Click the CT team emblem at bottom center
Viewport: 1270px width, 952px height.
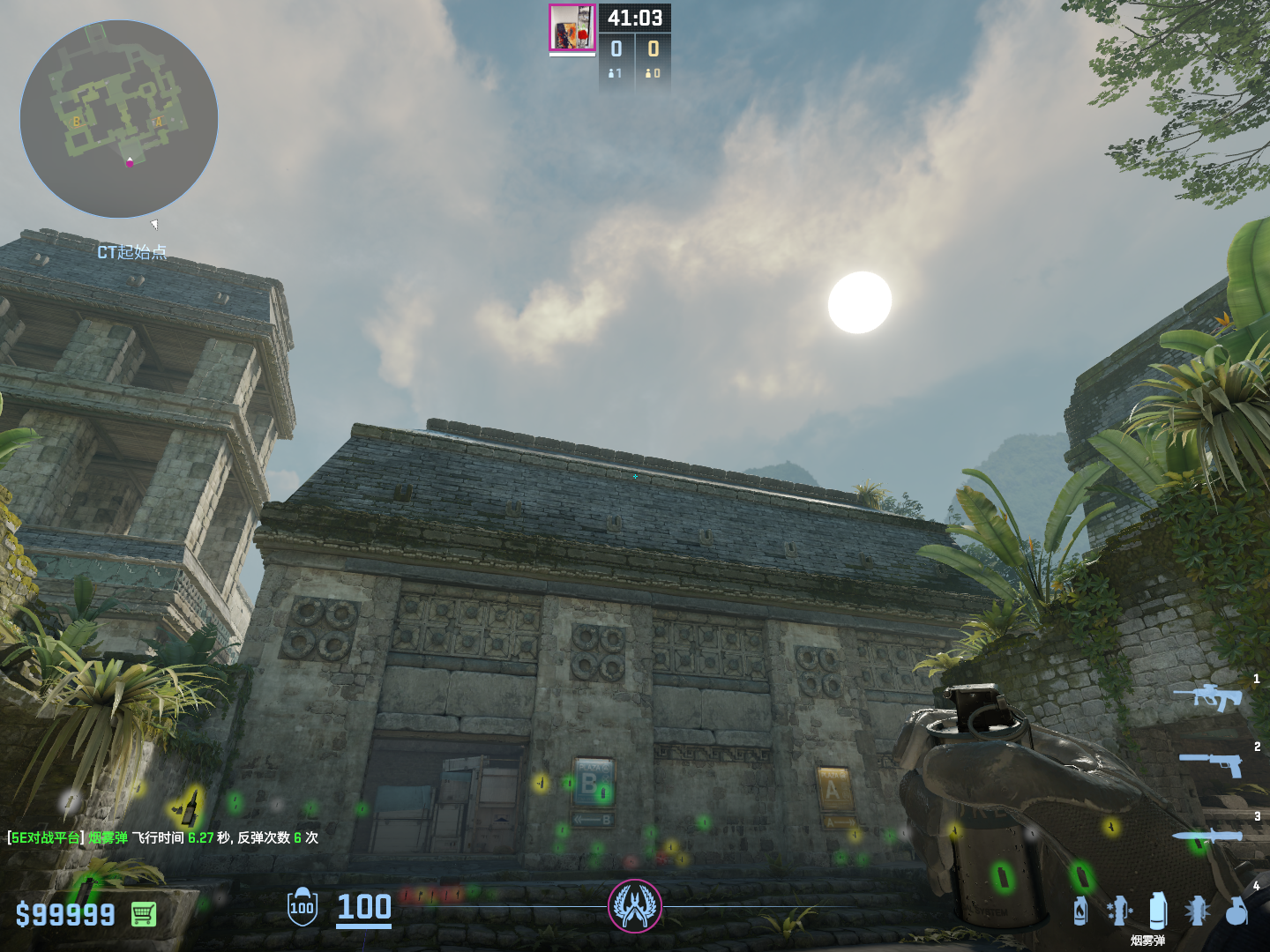pyautogui.click(x=635, y=905)
